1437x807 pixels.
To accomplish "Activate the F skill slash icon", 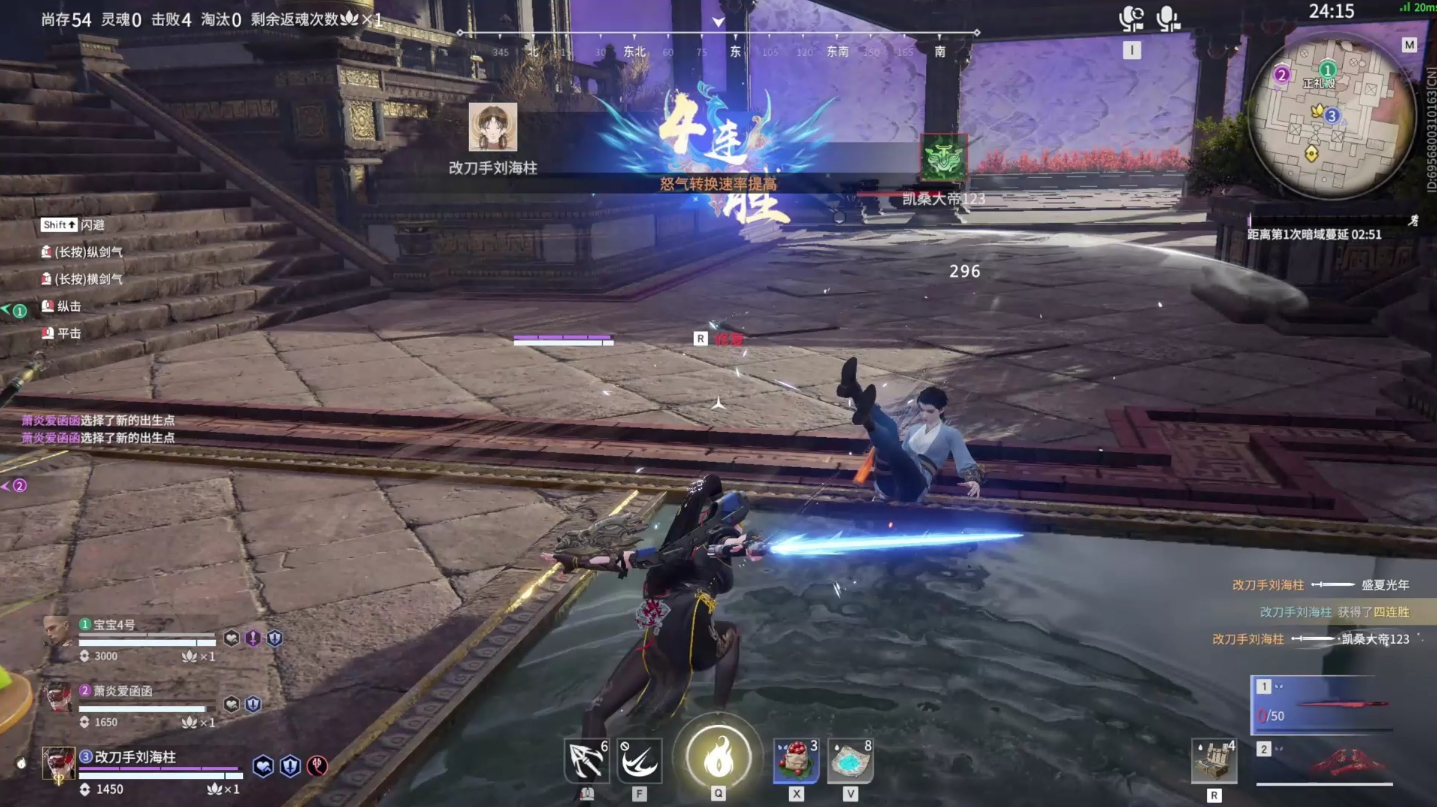I will click(639, 762).
